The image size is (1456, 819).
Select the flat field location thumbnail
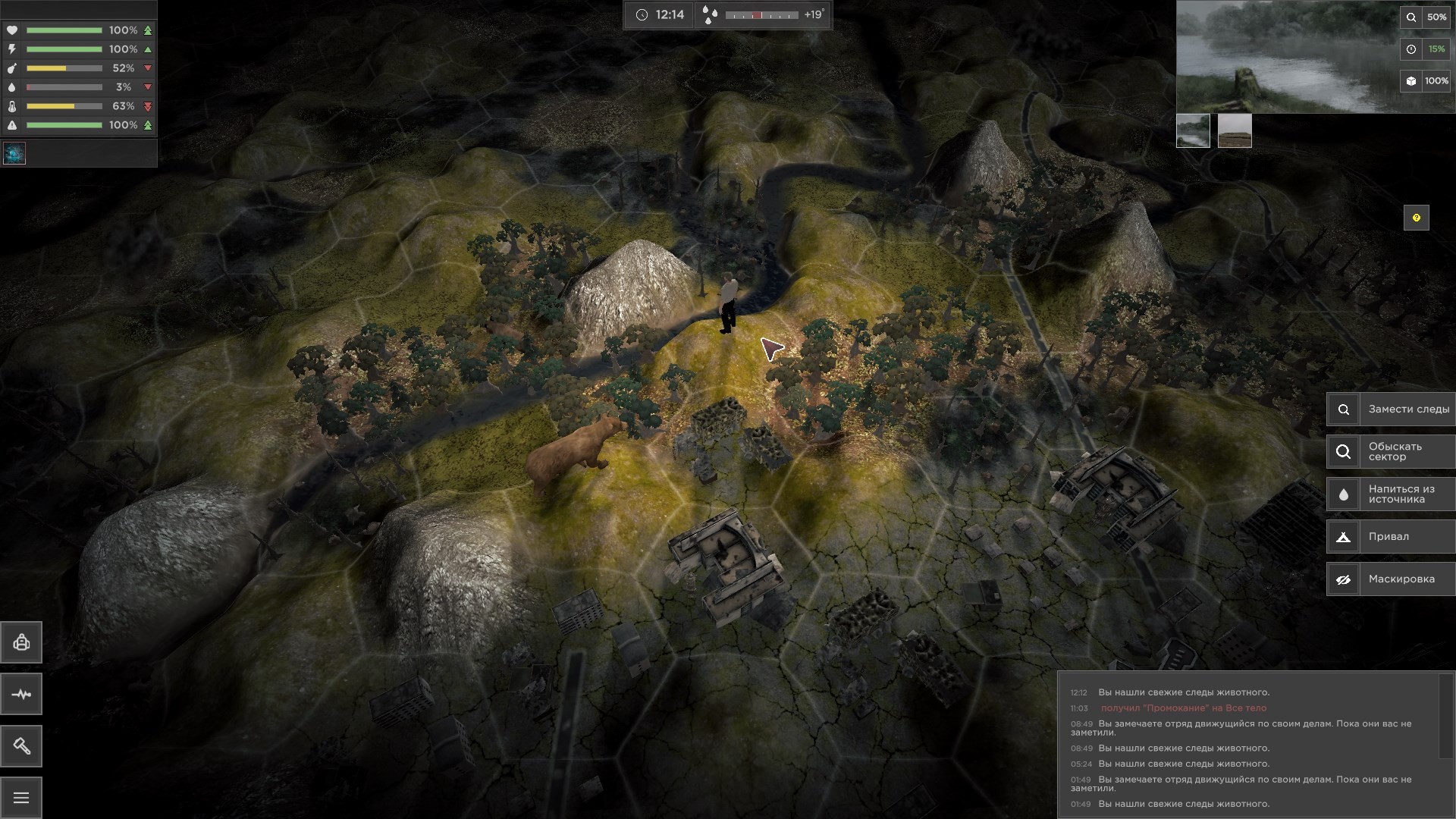[1235, 130]
